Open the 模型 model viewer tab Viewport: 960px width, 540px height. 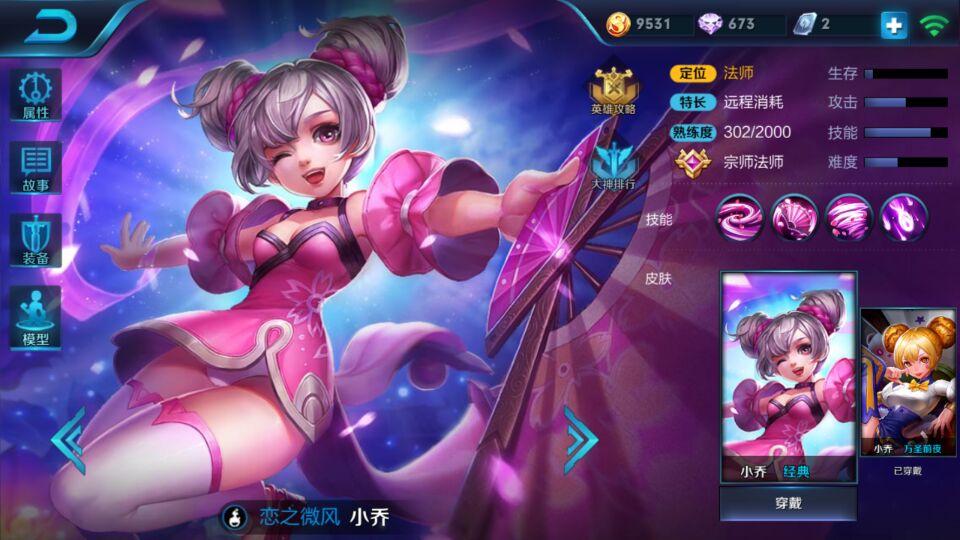(36, 315)
